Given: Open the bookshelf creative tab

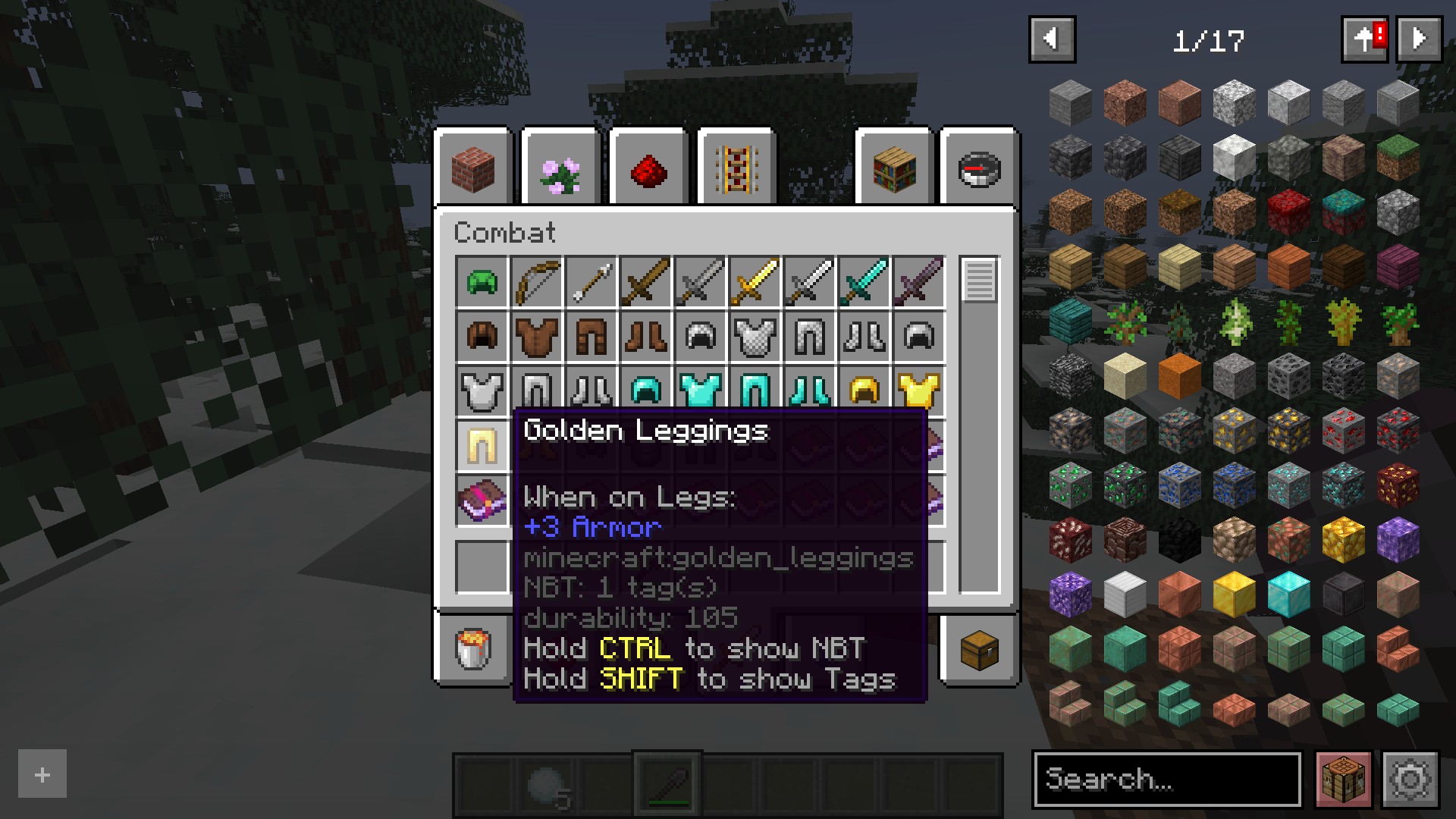Looking at the screenshot, I should click(895, 170).
